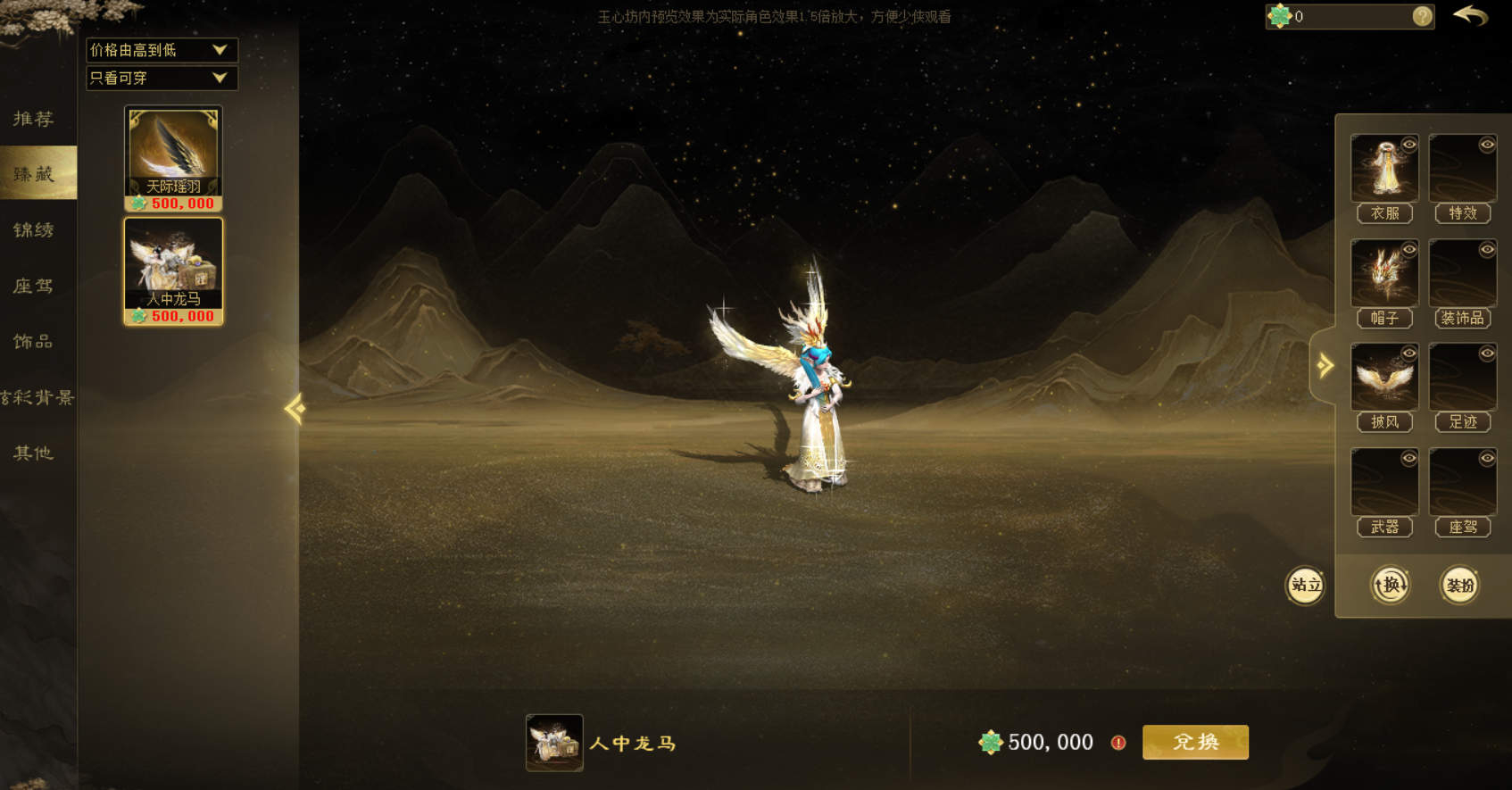The image size is (1512, 790).
Task: Select the 帽子 hat slot
Action: click(x=1384, y=274)
